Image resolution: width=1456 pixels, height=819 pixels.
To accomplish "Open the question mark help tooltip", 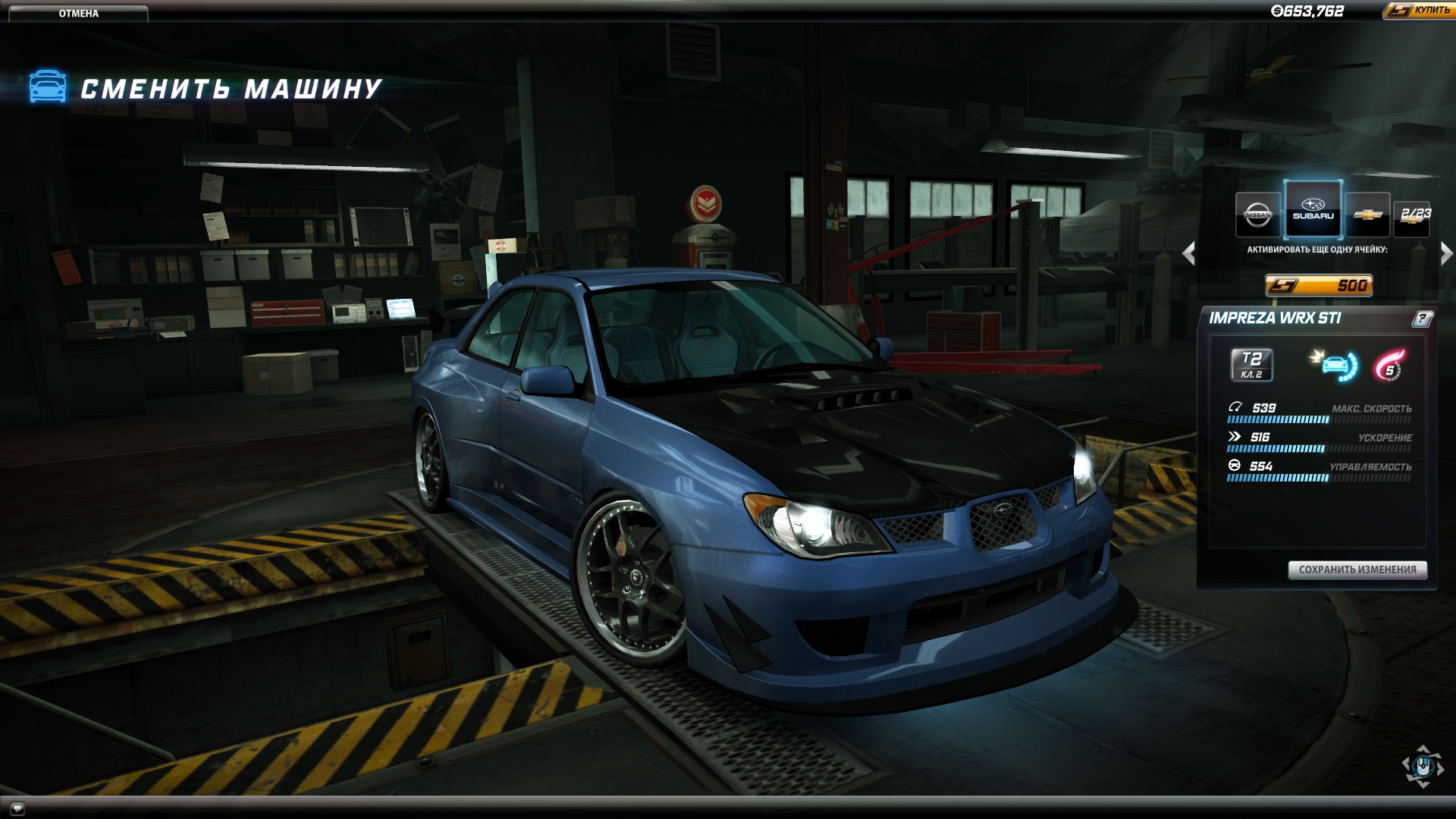I will (1422, 319).
